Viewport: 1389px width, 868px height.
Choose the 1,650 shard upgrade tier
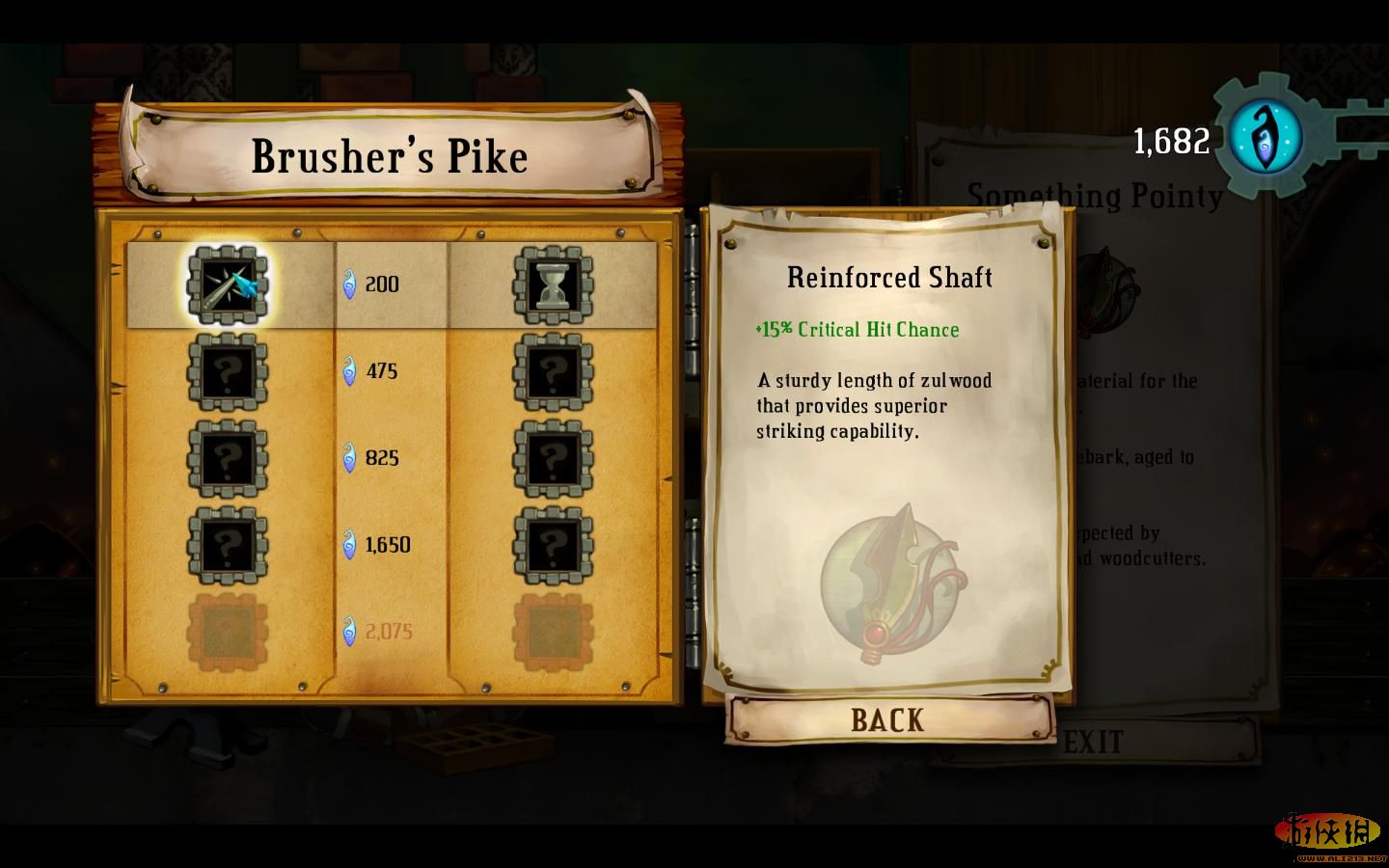coord(386,545)
